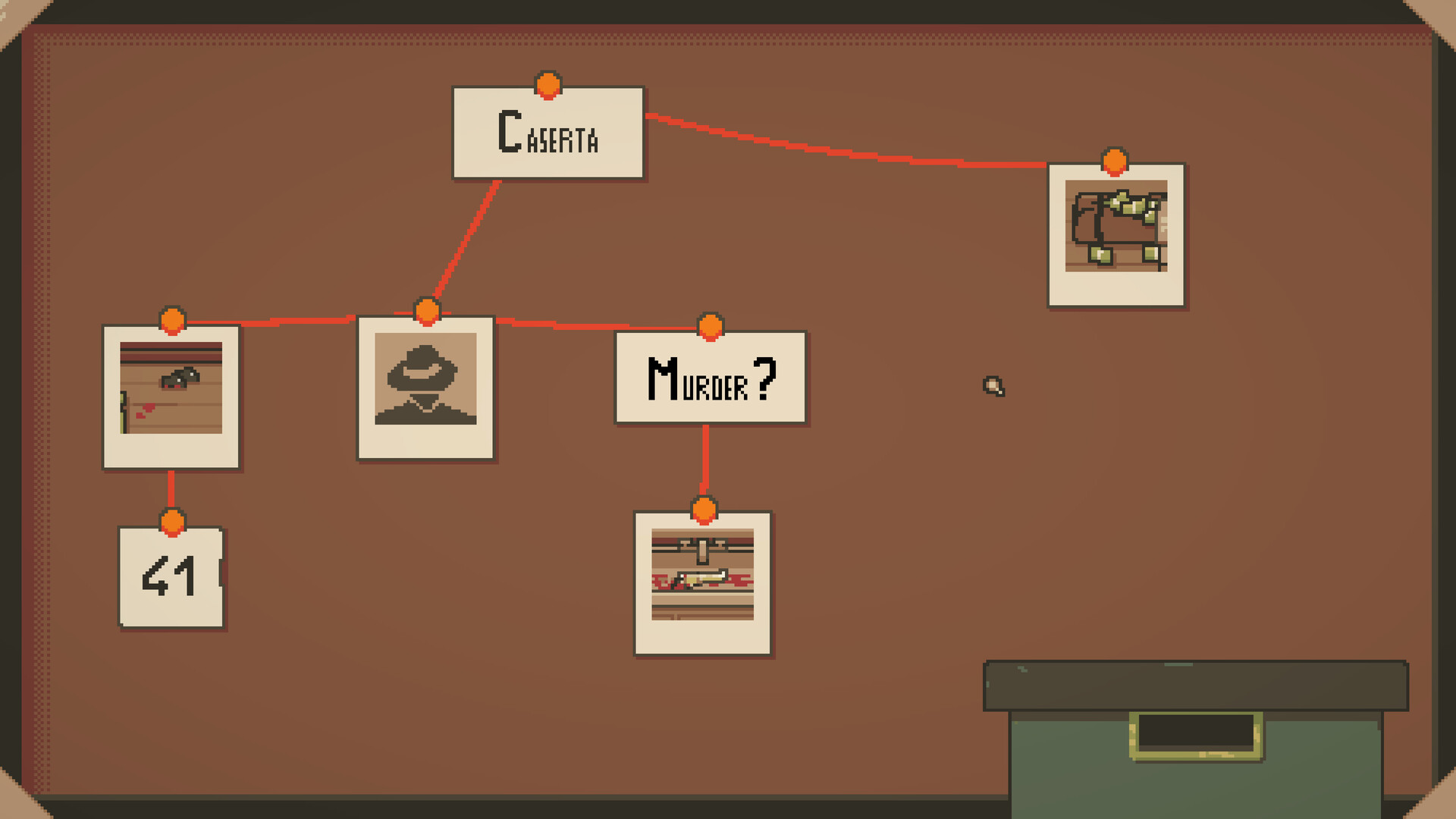This screenshot has width=1456, height=819.
Task: Examine the bloody revolver photograph
Action: 171,394
